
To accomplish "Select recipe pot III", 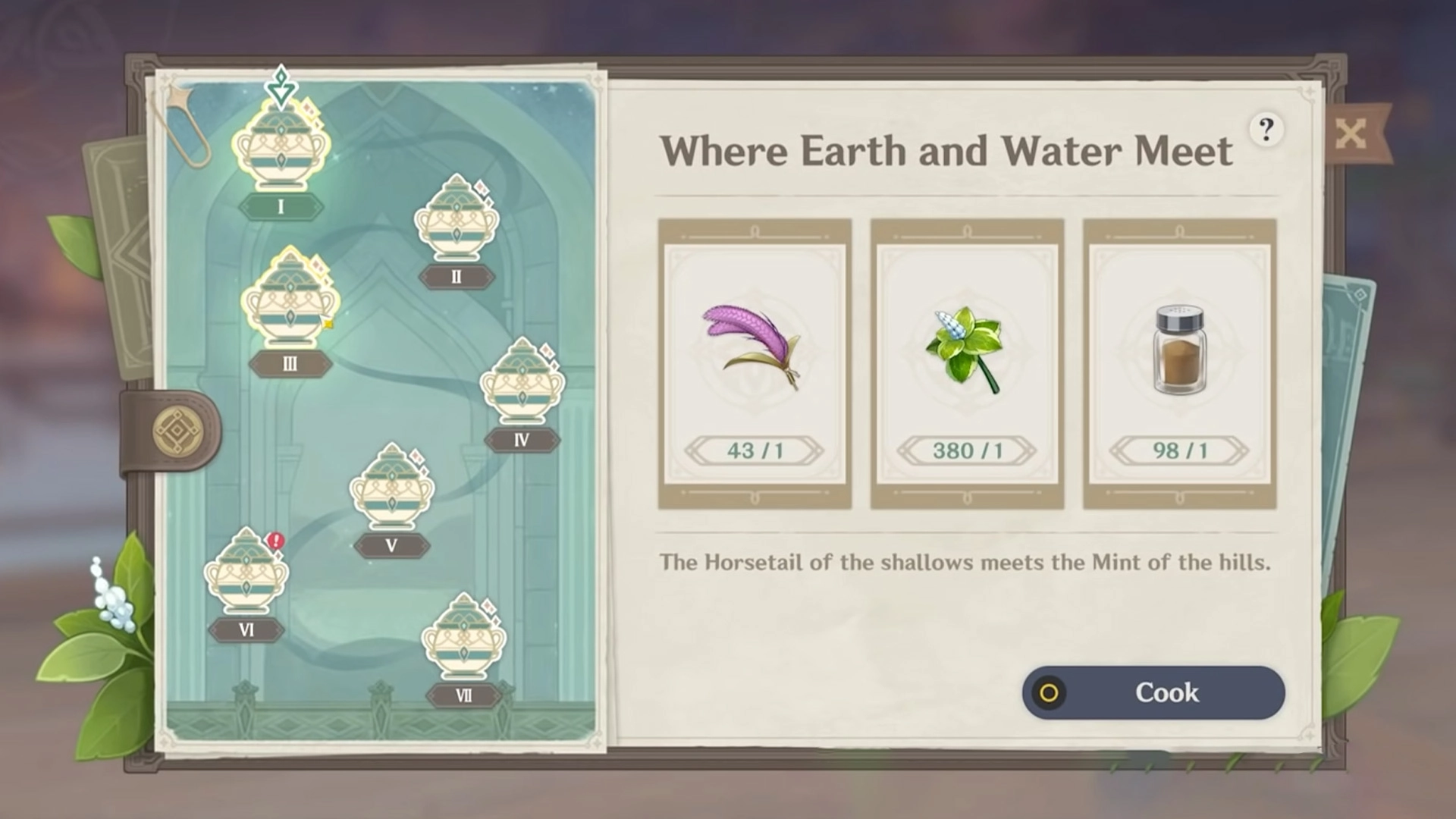I will (x=290, y=301).
